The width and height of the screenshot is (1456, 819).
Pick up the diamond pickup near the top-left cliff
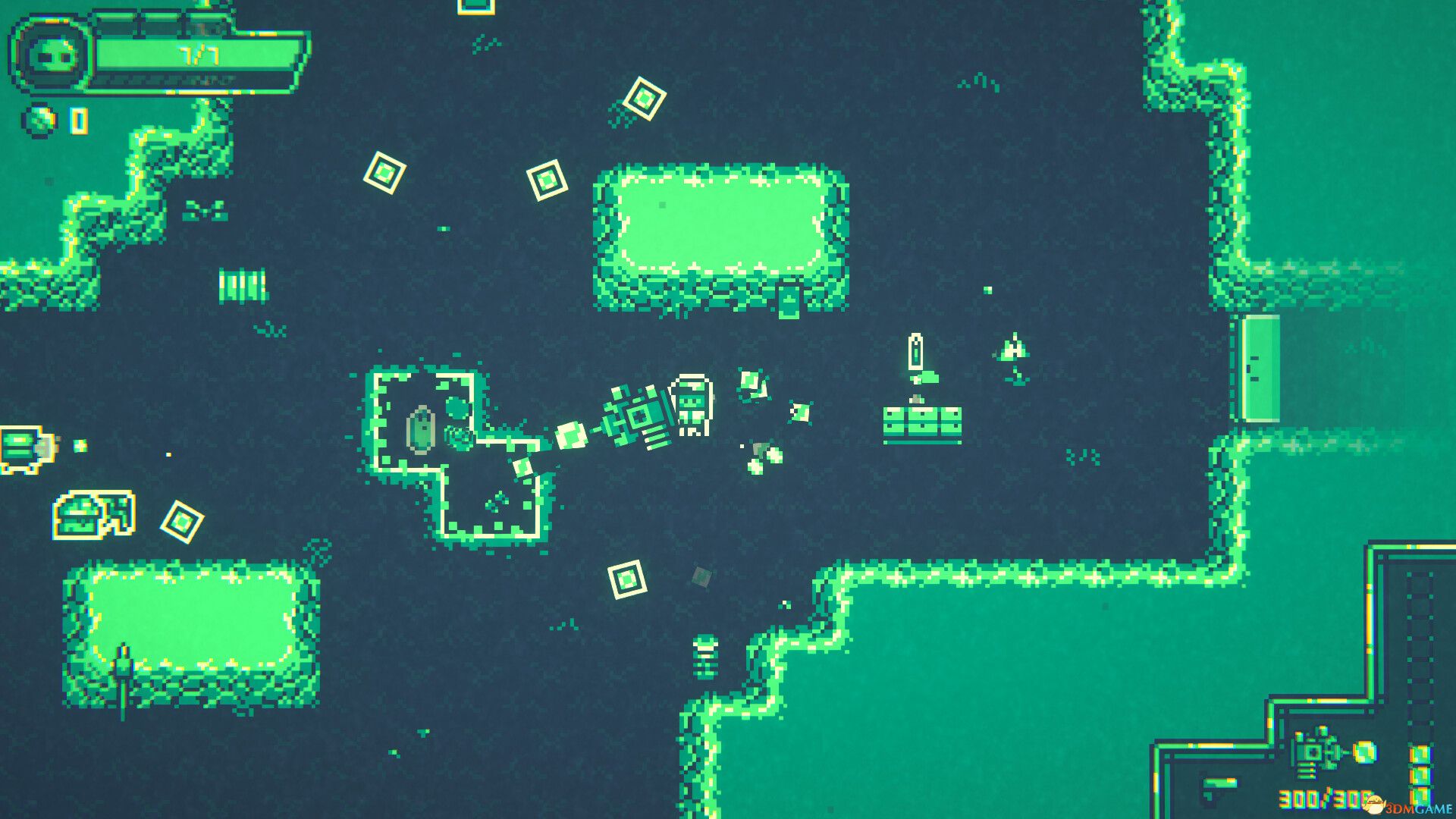384,171
